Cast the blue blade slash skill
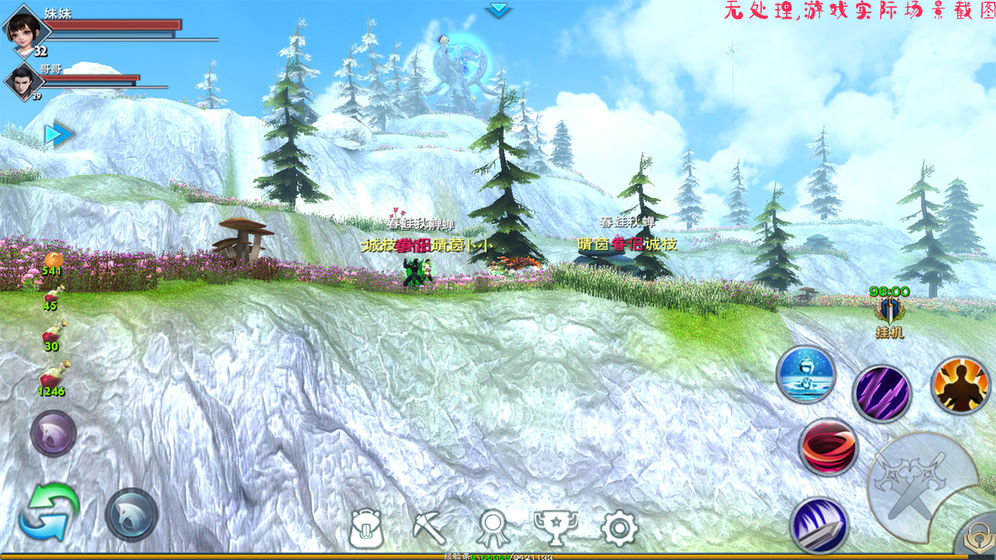The height and width of the screenshot is (560, 996). click(819, 525)
